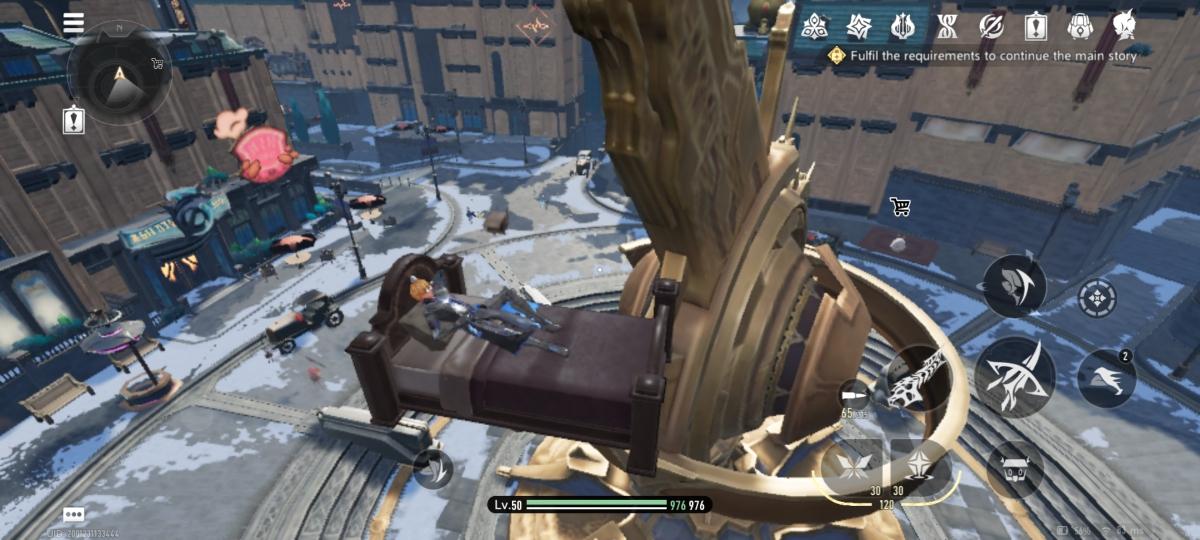
Task: Trigger the main bow attack button
Action: 1014,376
